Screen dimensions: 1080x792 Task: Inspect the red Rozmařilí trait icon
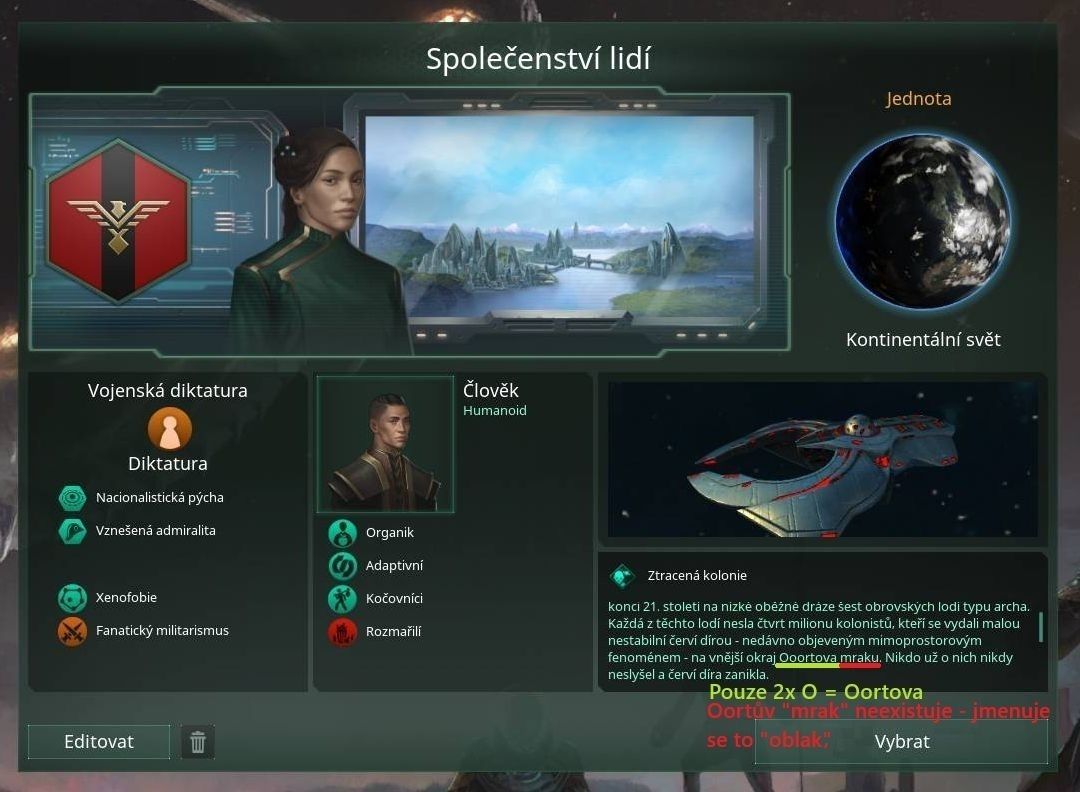tap(343, 632)
